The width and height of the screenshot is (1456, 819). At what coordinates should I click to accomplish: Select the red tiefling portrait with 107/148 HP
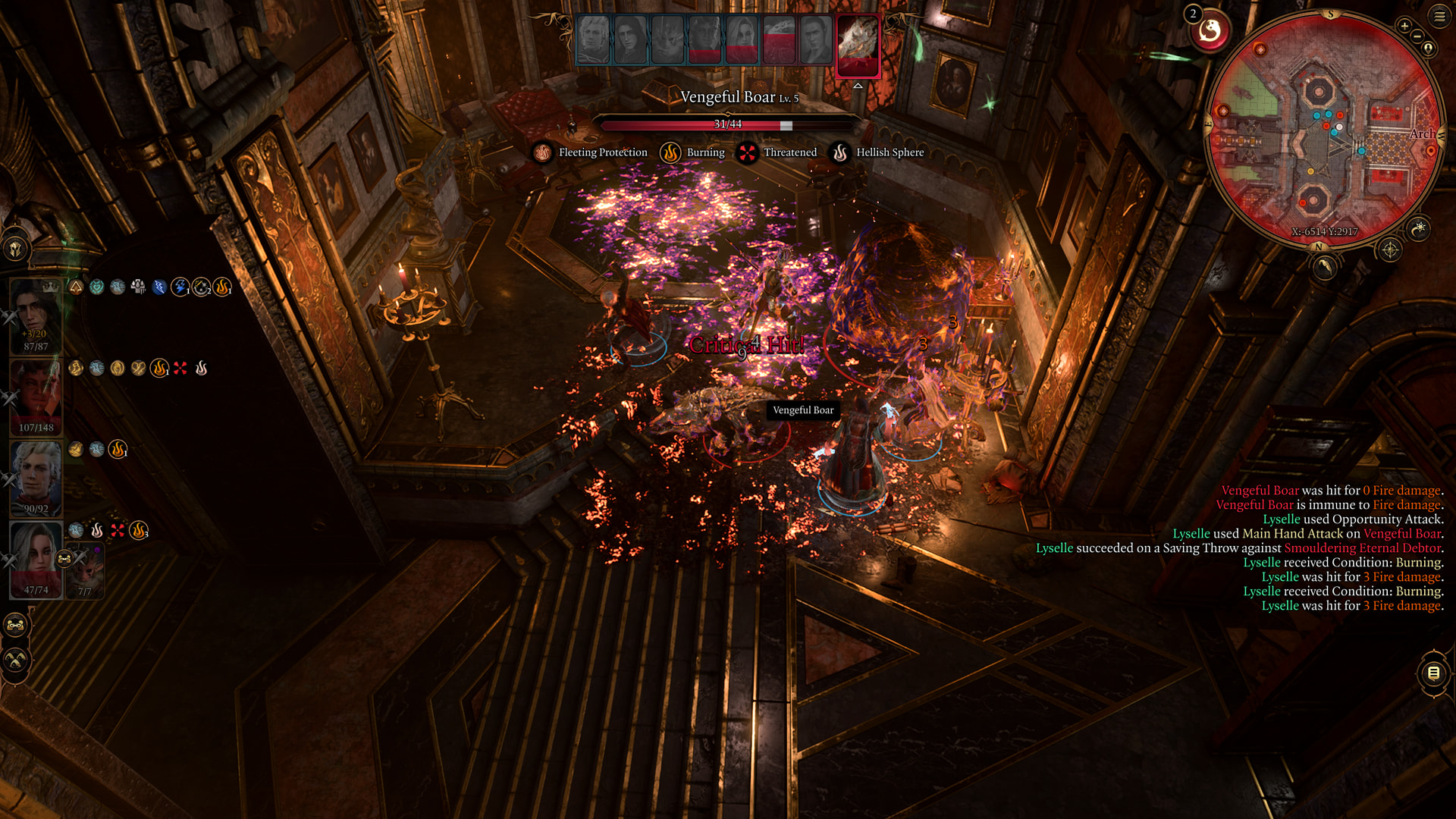[x=35, y=397]
